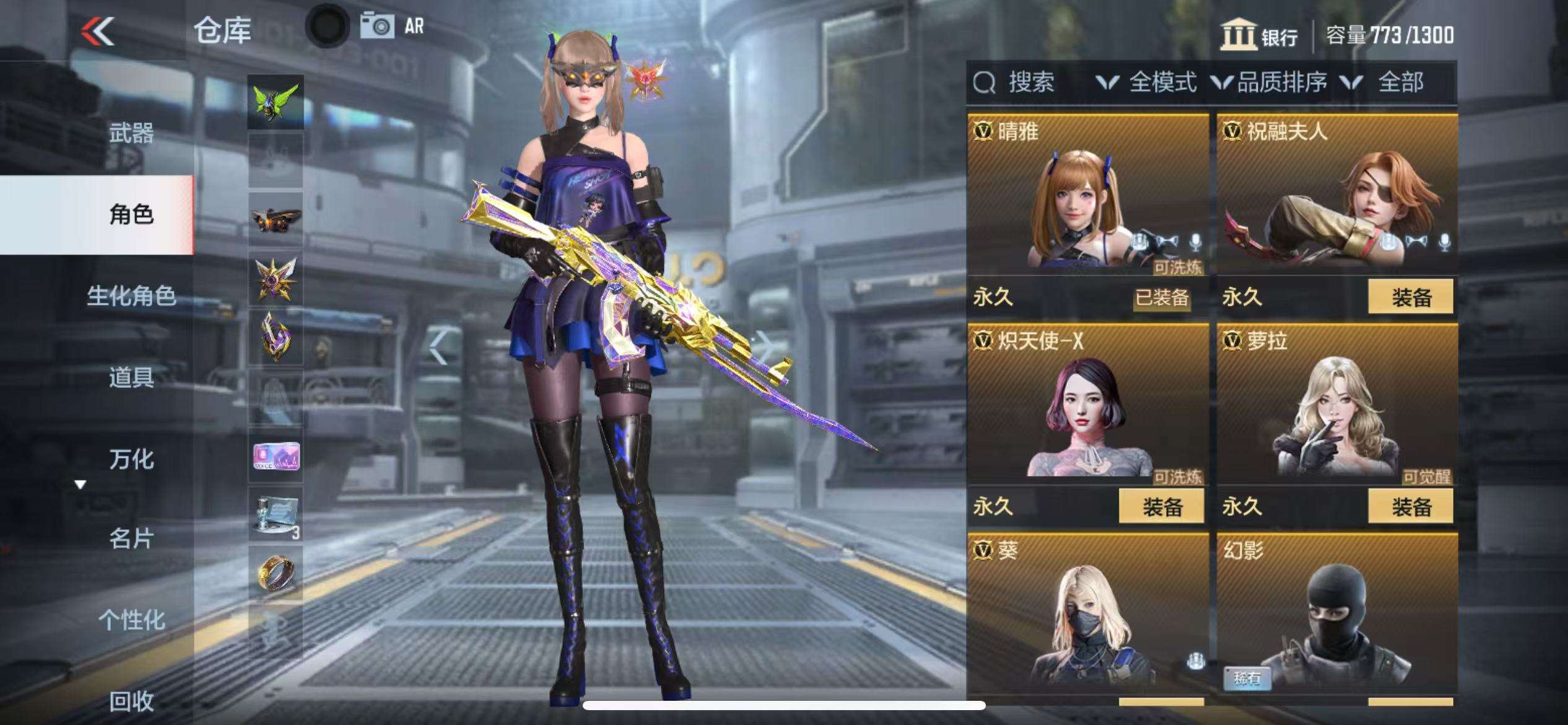
Task: Select the 葵 character card
Action: pyautogui.click(x=1087, y=613)
